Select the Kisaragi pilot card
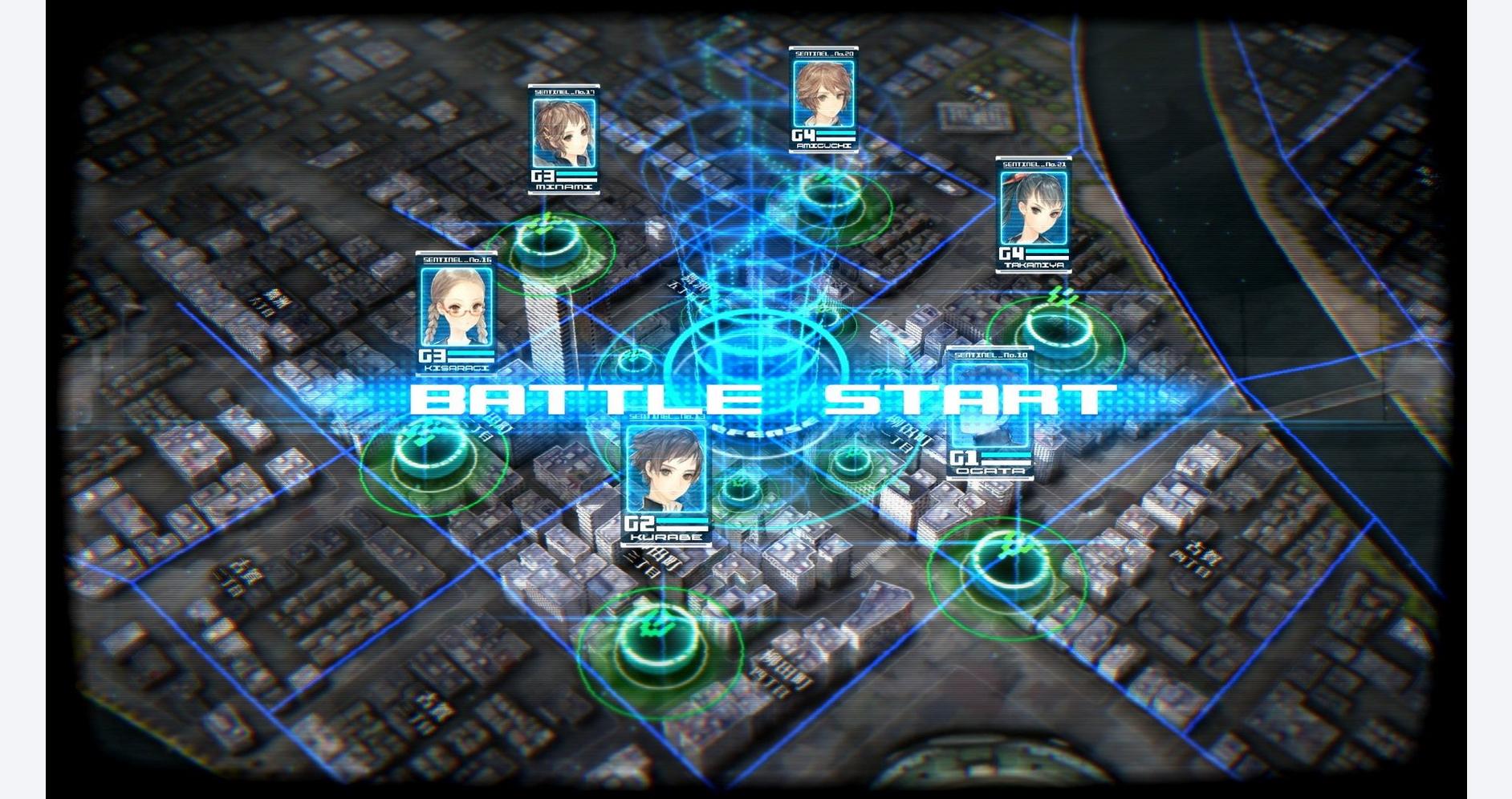The width and height of the screenshot is (1512, 799). point(456,313)
